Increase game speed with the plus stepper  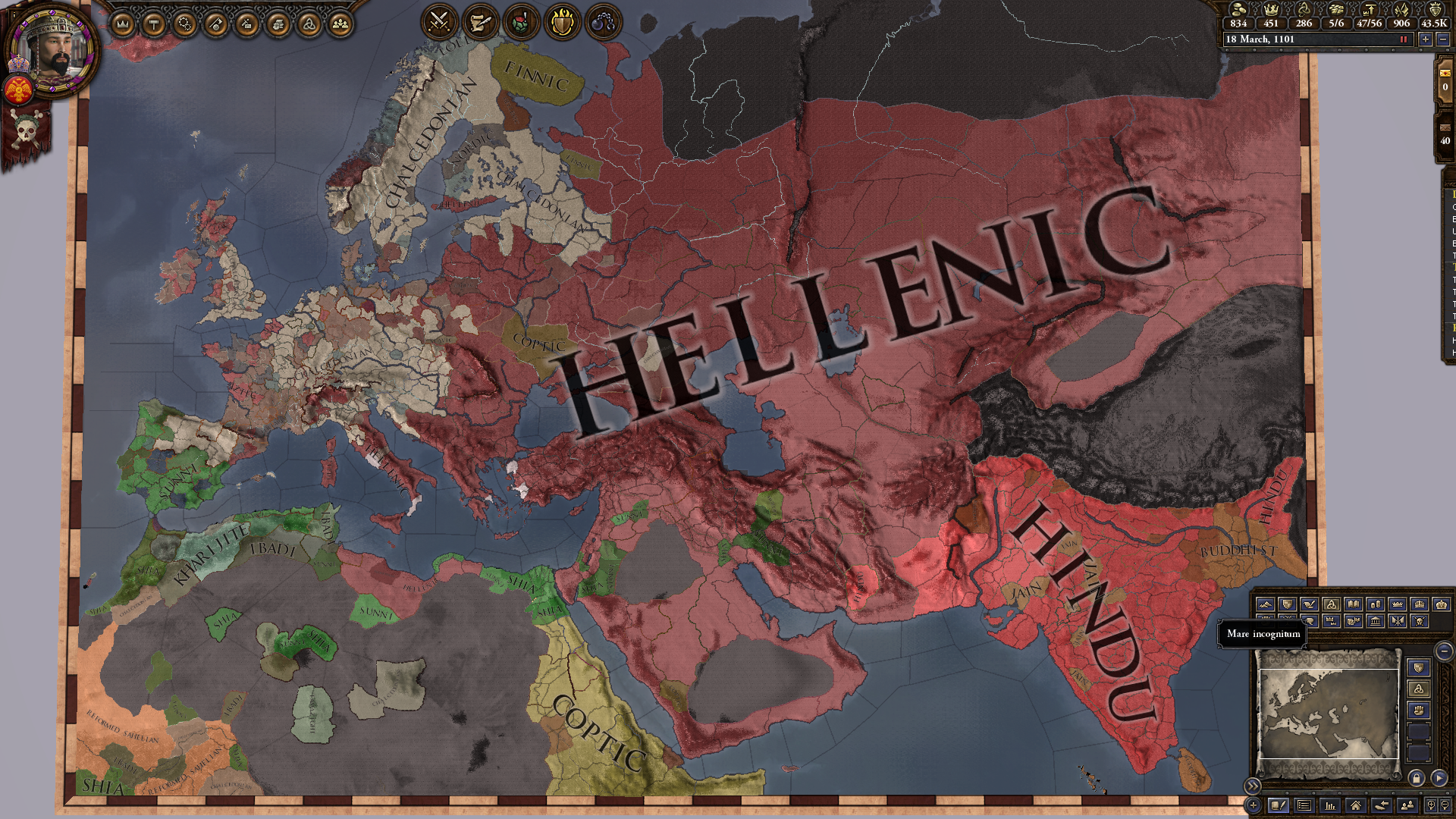pos(1426,39)
